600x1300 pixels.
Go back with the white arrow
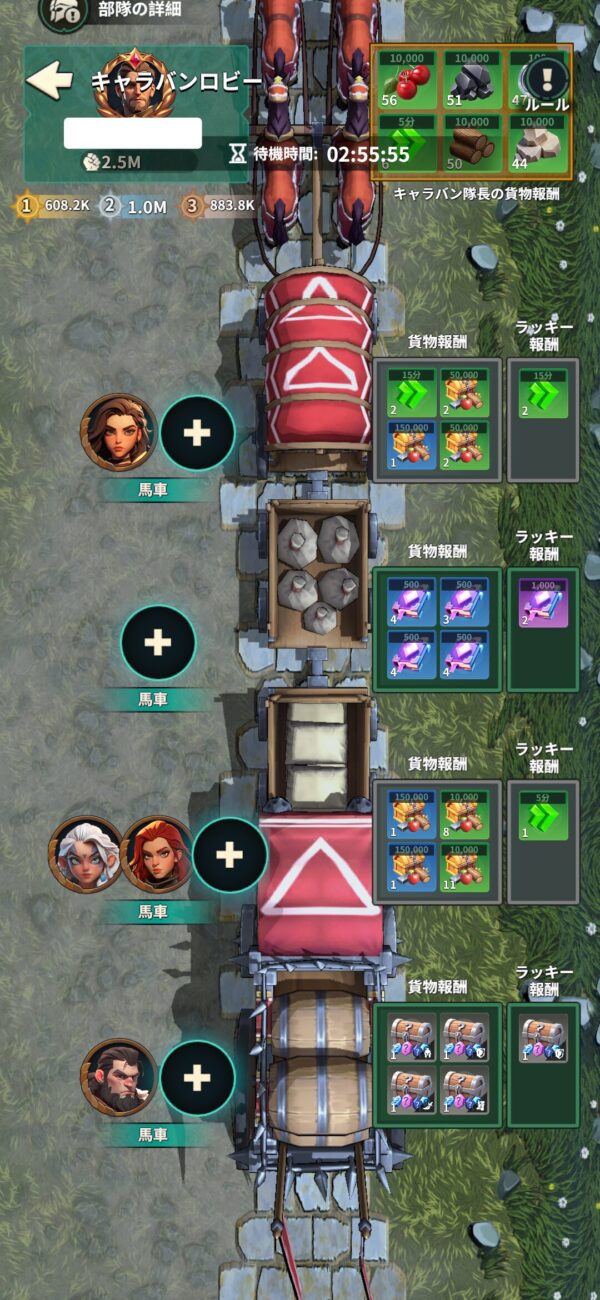49,81
